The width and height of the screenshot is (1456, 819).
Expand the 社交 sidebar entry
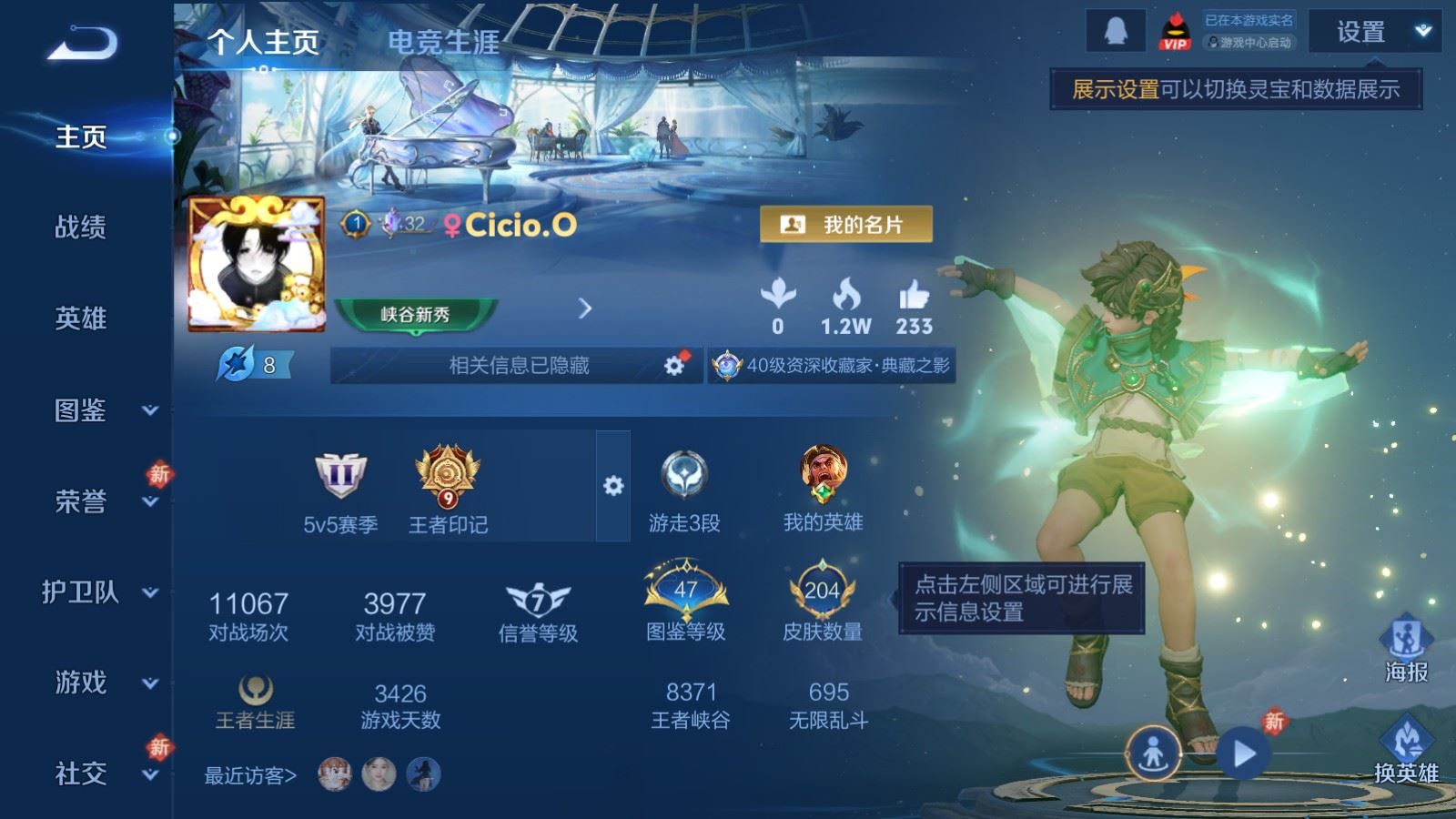tap(98, 773)
